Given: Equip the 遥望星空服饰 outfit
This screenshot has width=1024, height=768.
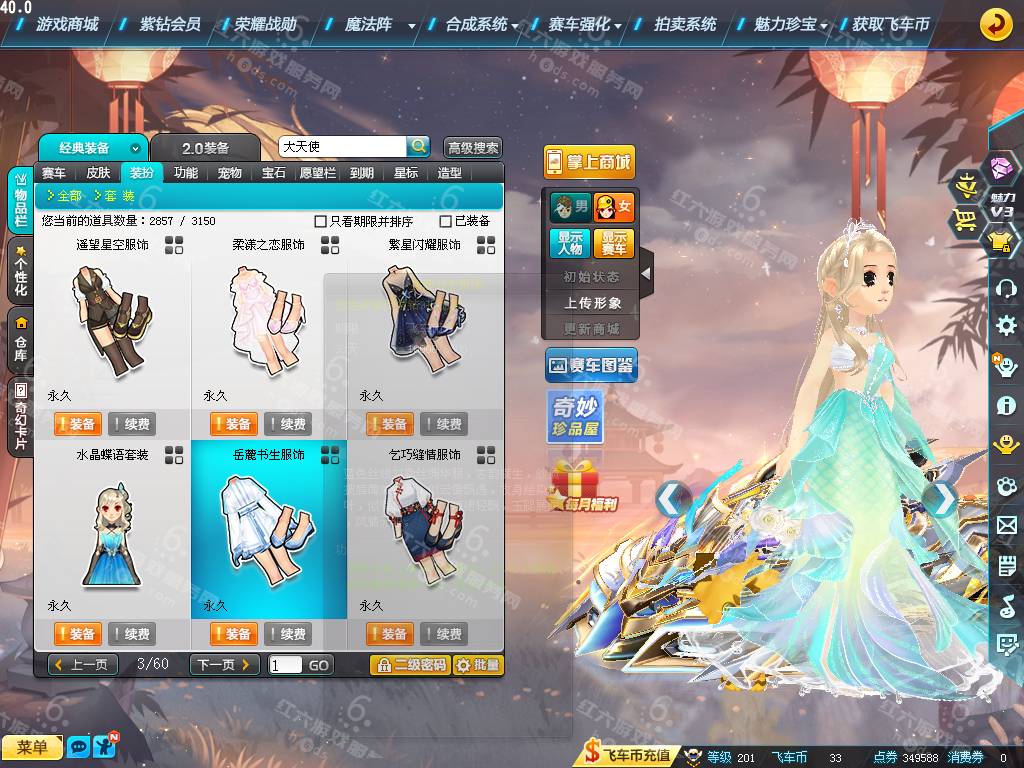Looking at the screenshot, I should (78, 424).
